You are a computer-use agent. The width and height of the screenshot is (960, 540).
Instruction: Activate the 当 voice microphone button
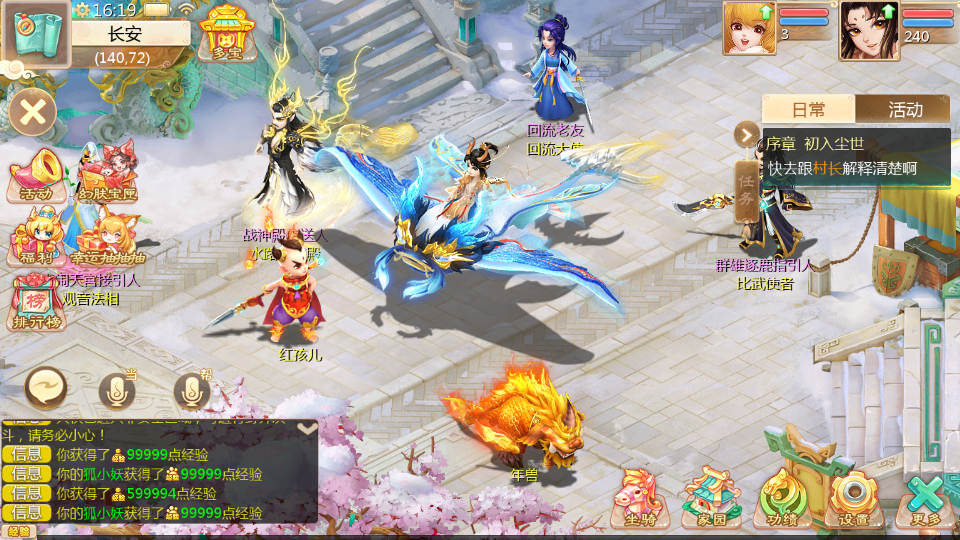click(117, 390)
